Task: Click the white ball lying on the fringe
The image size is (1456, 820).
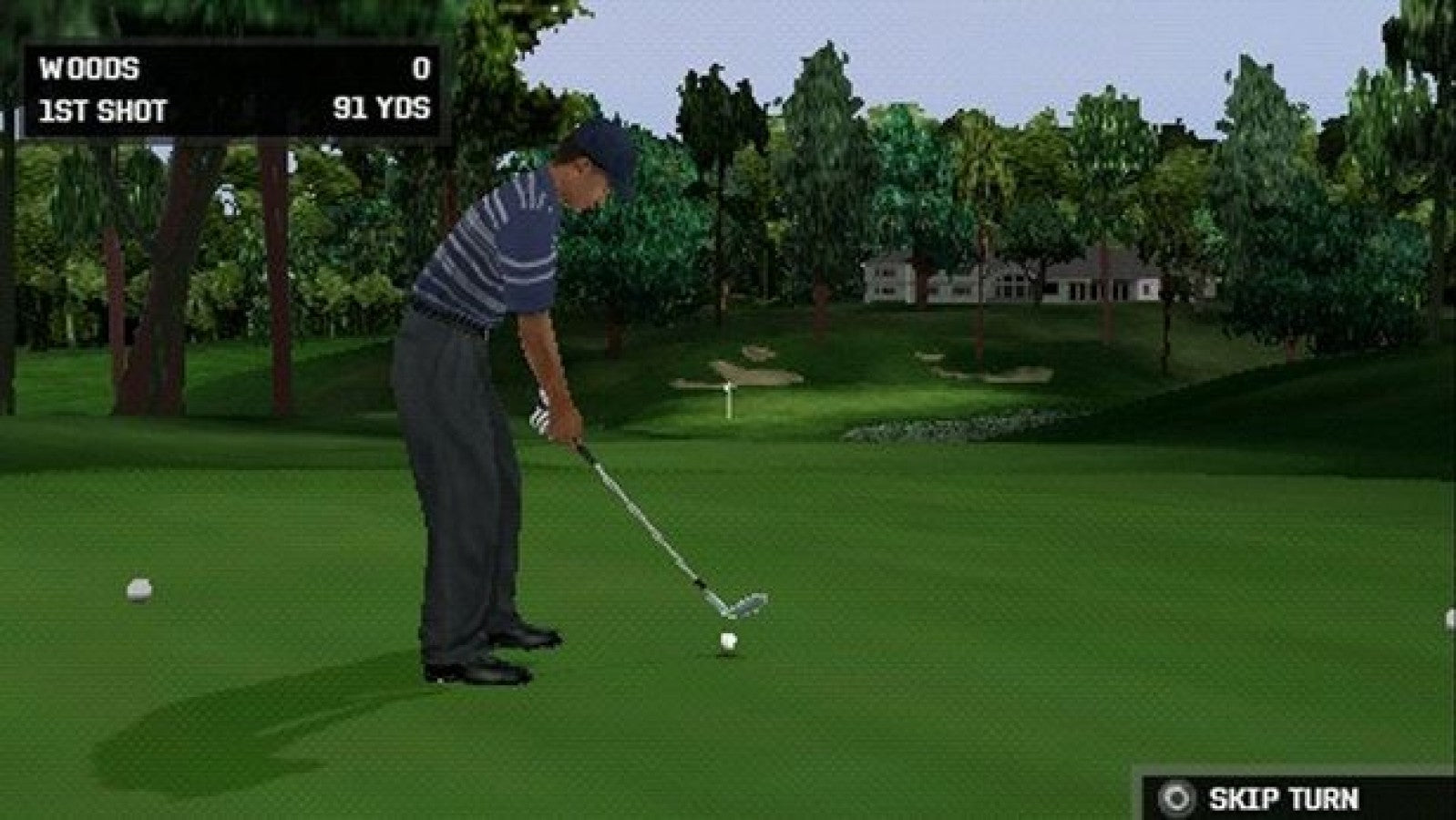Action: tap(138, 589)
